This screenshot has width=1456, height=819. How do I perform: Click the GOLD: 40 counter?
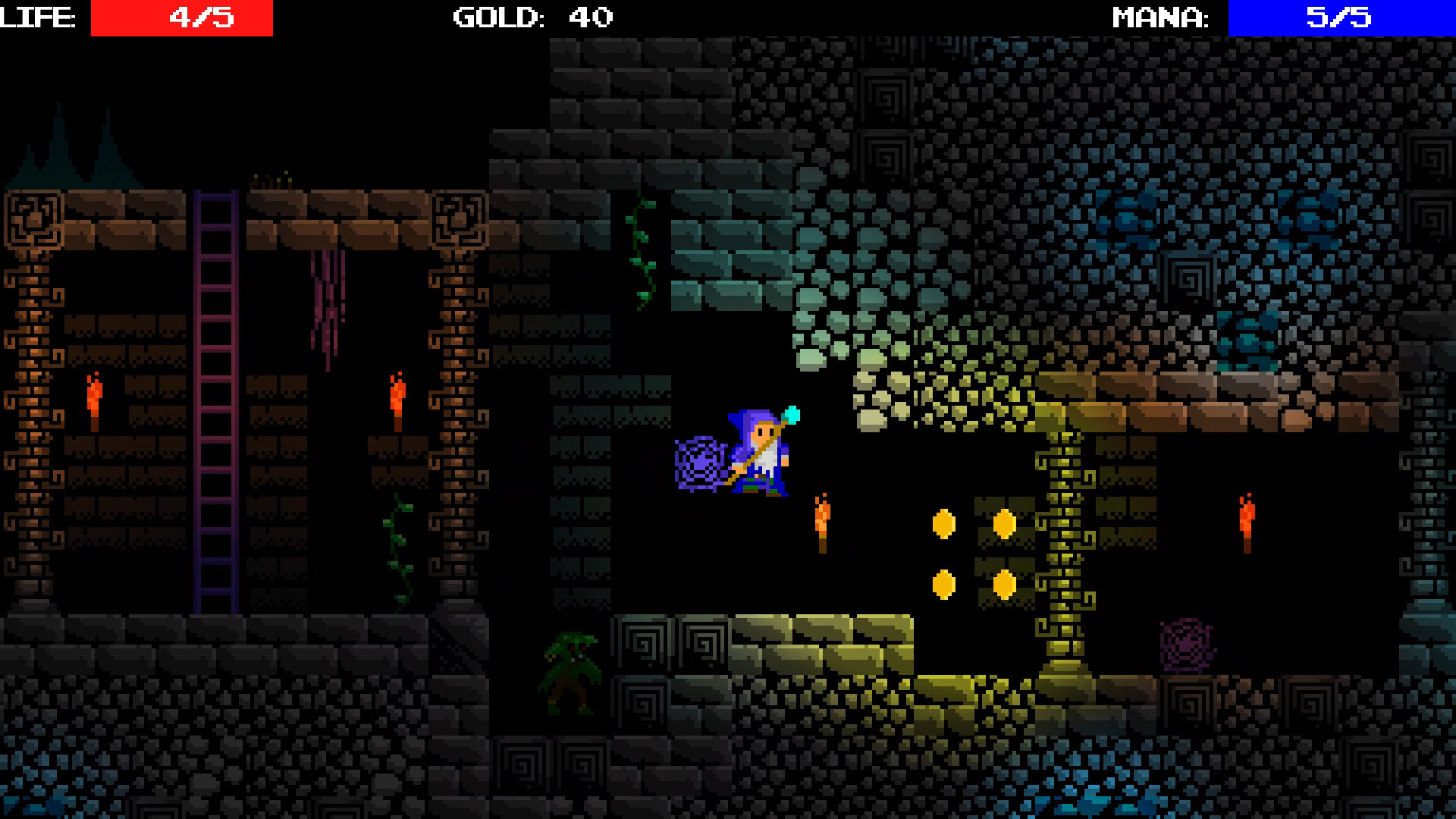click(x=531, y=15)
